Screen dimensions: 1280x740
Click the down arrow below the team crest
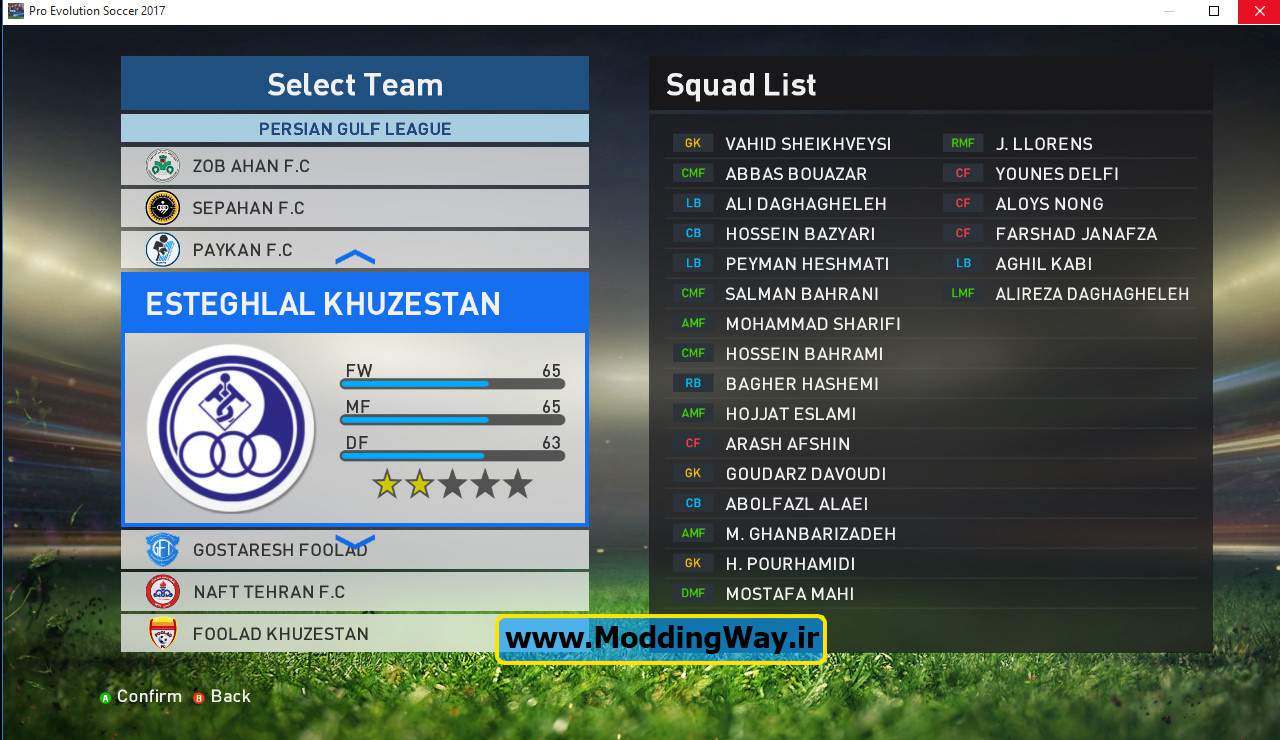[355, 543]
